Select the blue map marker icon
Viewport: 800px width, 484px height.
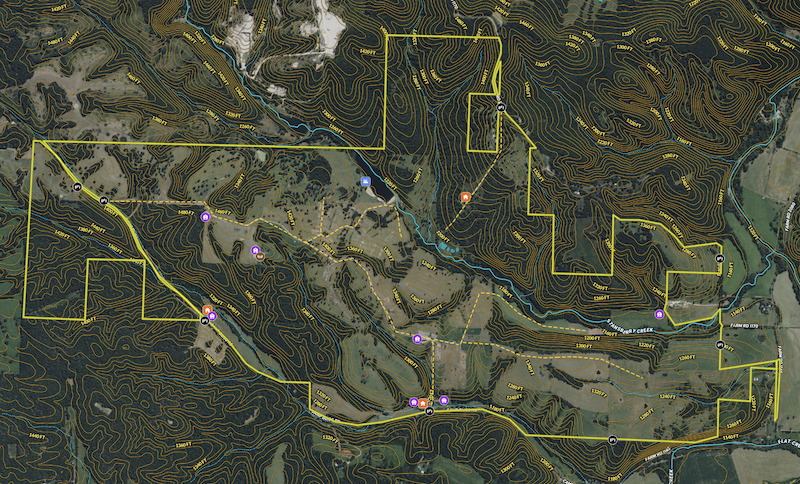click(367, 182)
